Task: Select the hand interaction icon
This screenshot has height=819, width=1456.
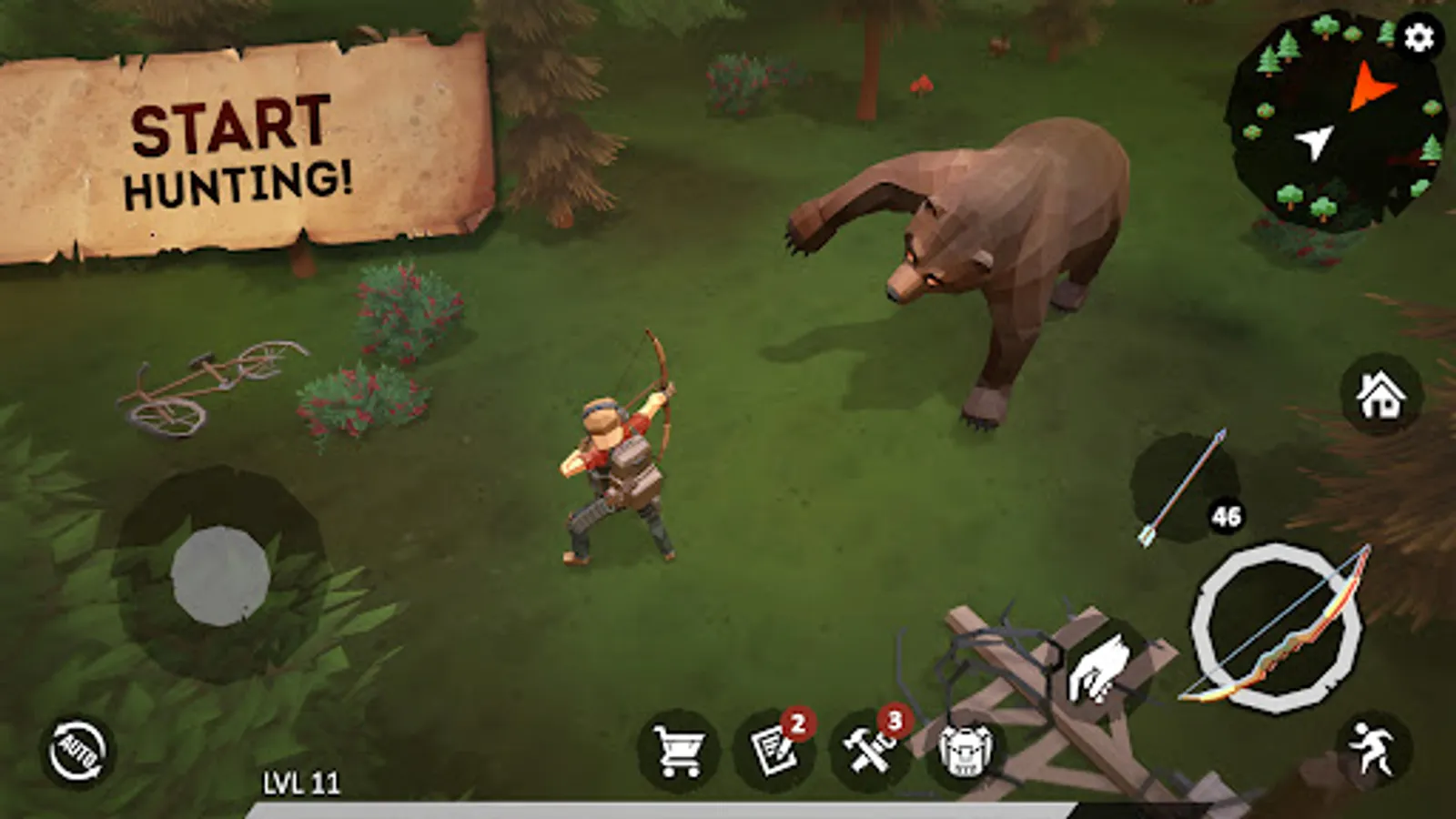Action: coord(1097,669)
